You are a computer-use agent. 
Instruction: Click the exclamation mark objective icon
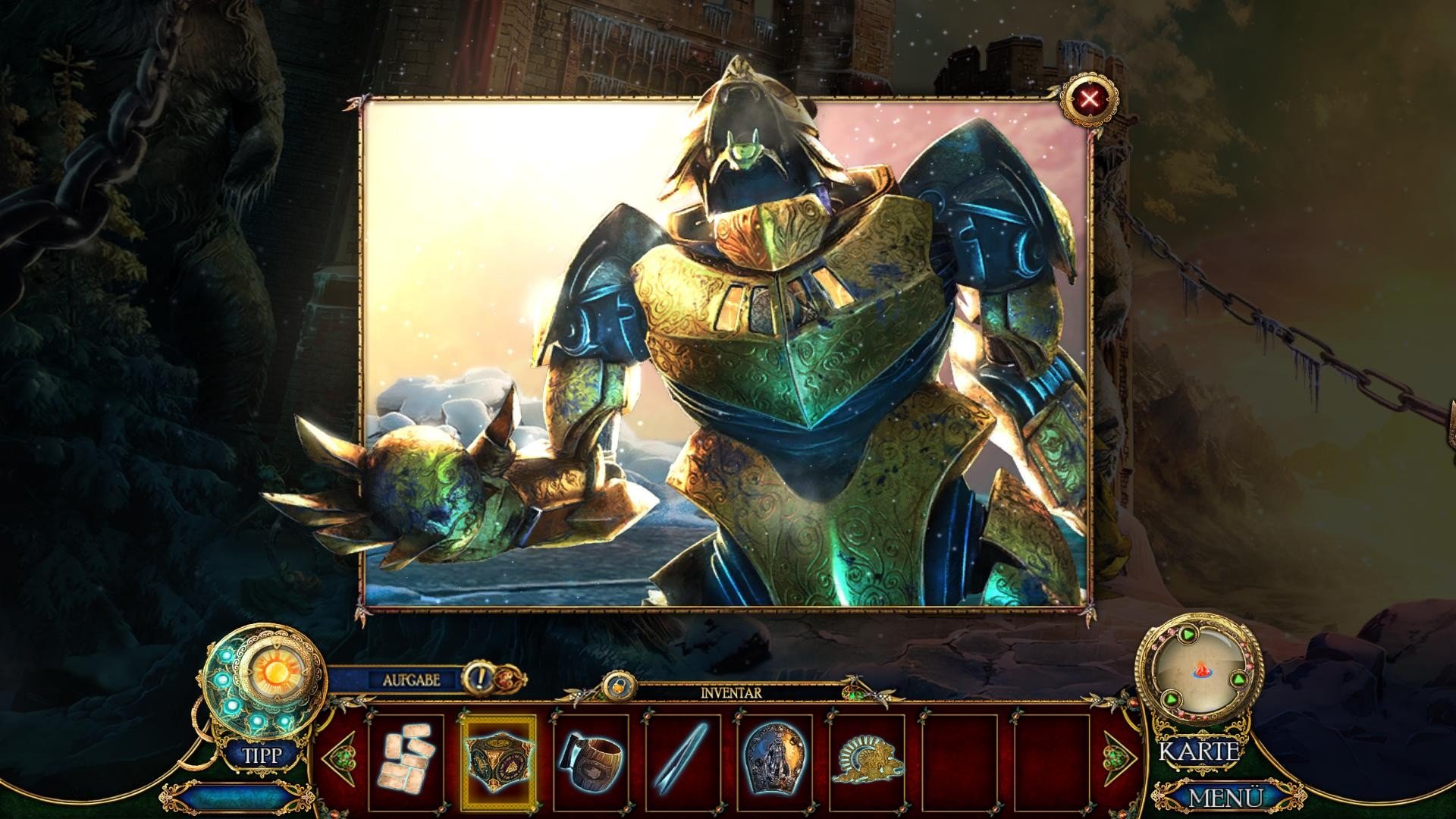point(478,677)
